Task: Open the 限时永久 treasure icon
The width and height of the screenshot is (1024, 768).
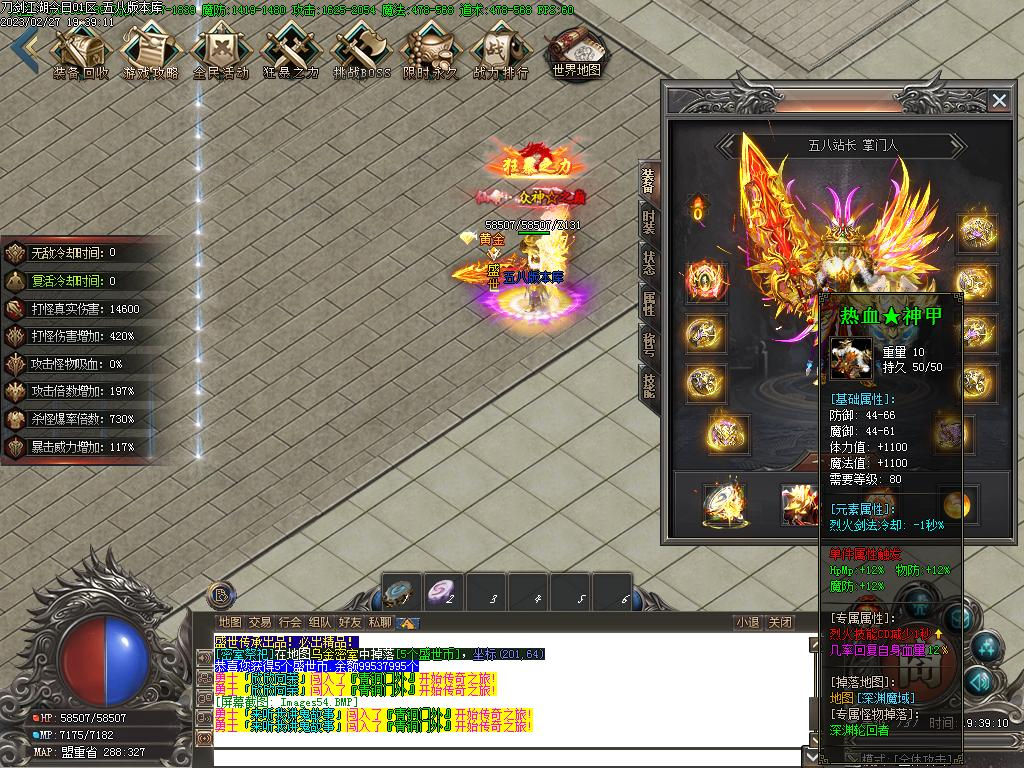Action: [x=431, y=50]
